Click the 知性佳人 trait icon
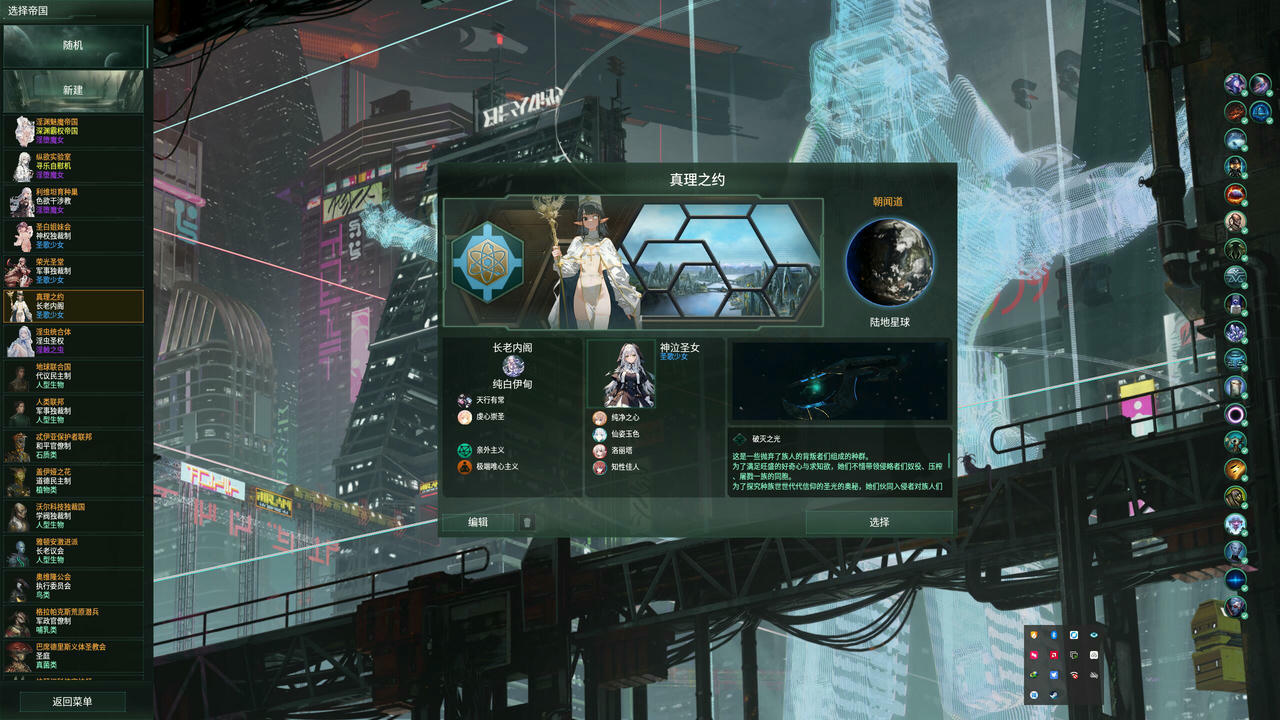 click(x=598, y=467)
